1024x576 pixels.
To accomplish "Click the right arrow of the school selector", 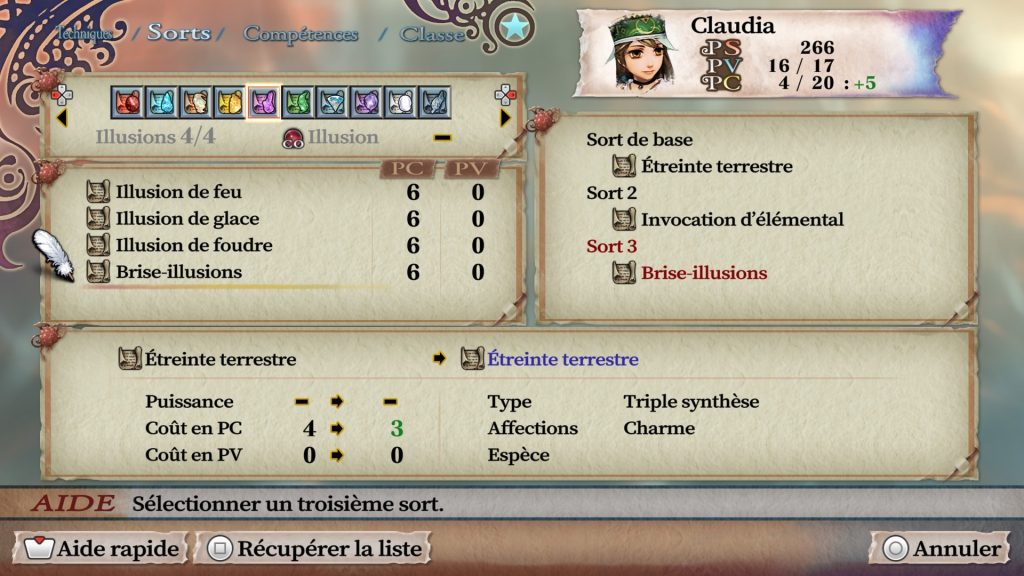I will (x=504, y=117).
